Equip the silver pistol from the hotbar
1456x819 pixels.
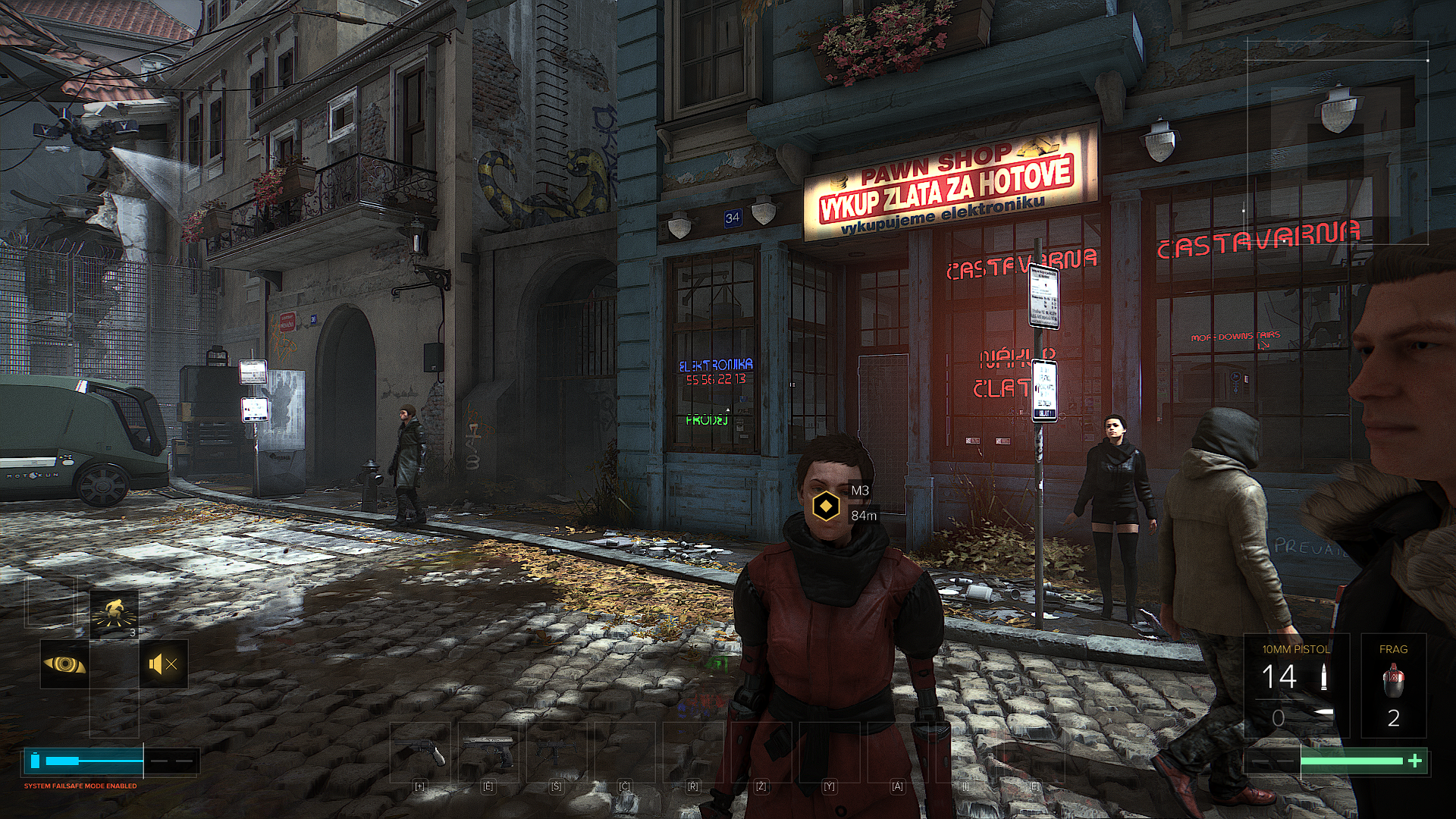(488, 752)
